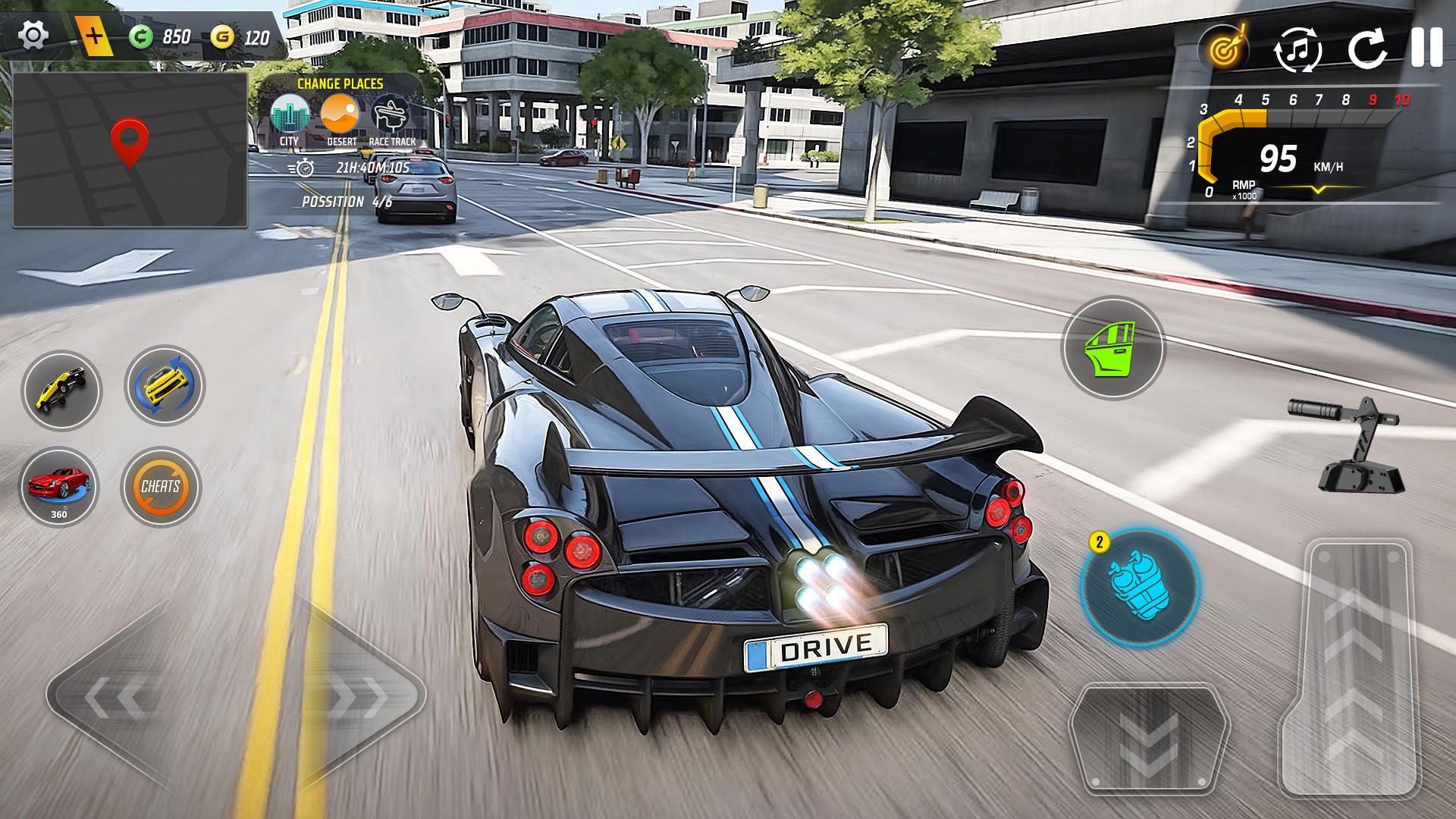Click the restart arrow button
This screenshot has height=819, width=1456.
pos(1367,49)
